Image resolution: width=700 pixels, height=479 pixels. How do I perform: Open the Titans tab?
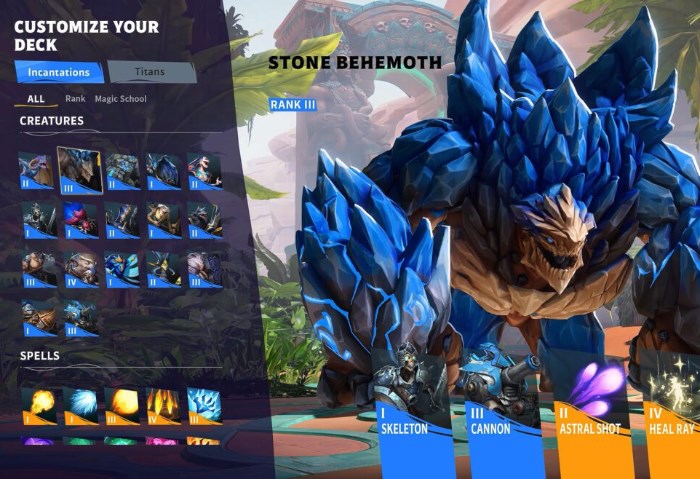(x=151, y=72)
